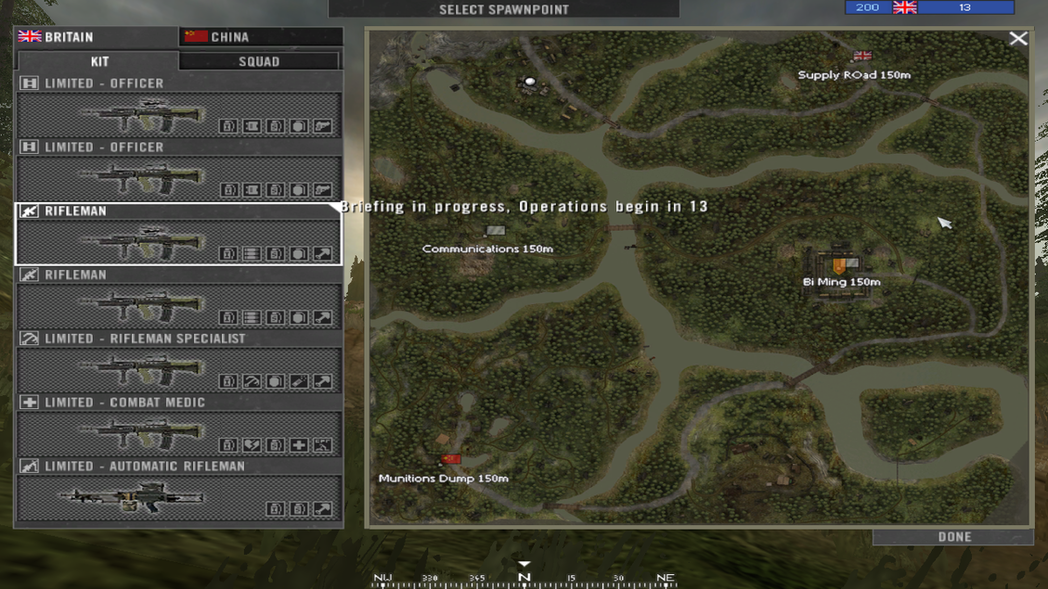
Task: Close the spawn map with the X
Action: pyautogui.click(x=1018, y=39)
